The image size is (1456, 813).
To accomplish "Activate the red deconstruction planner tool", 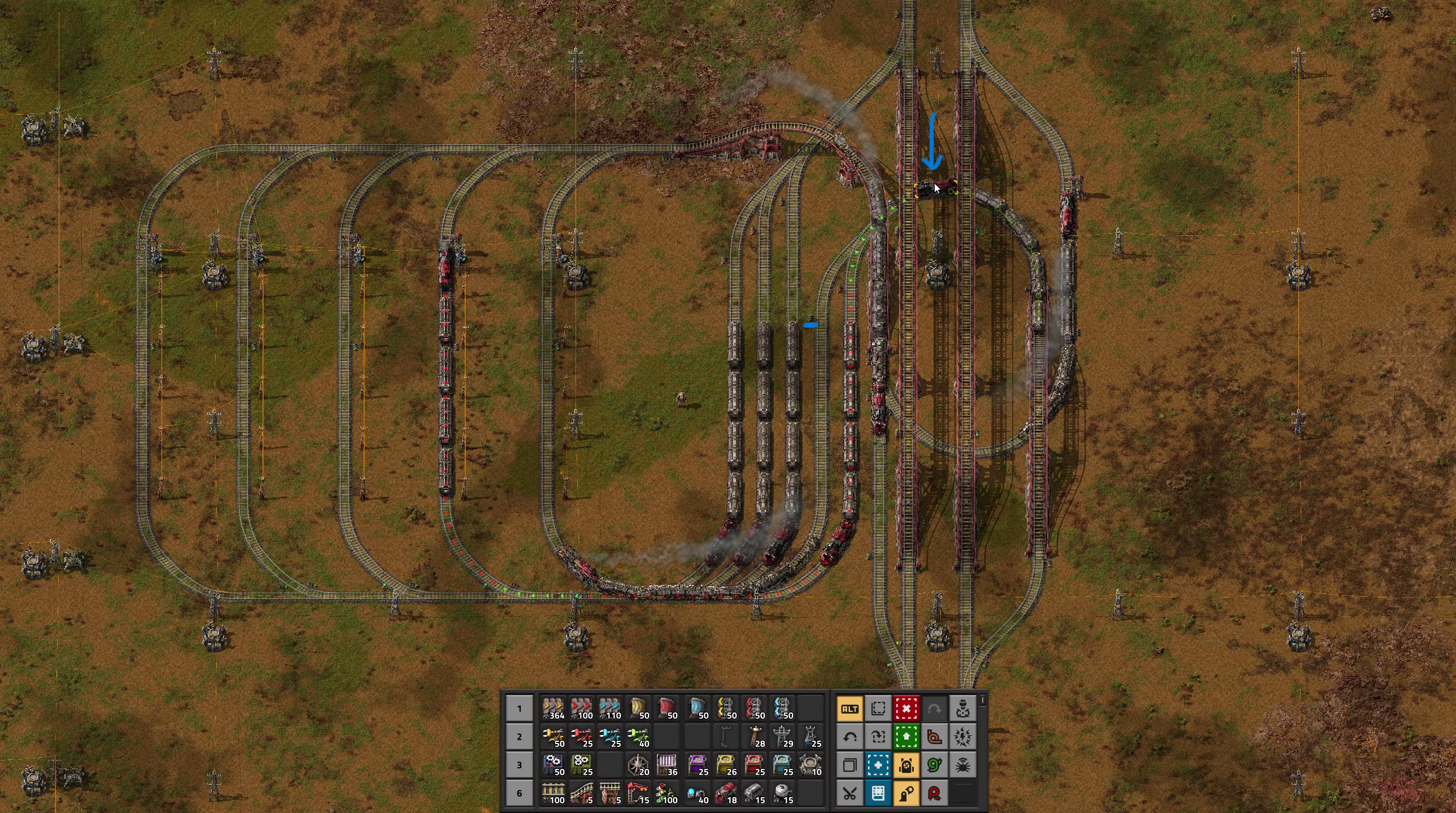I will pyautogui.click(x=906, y=709).
